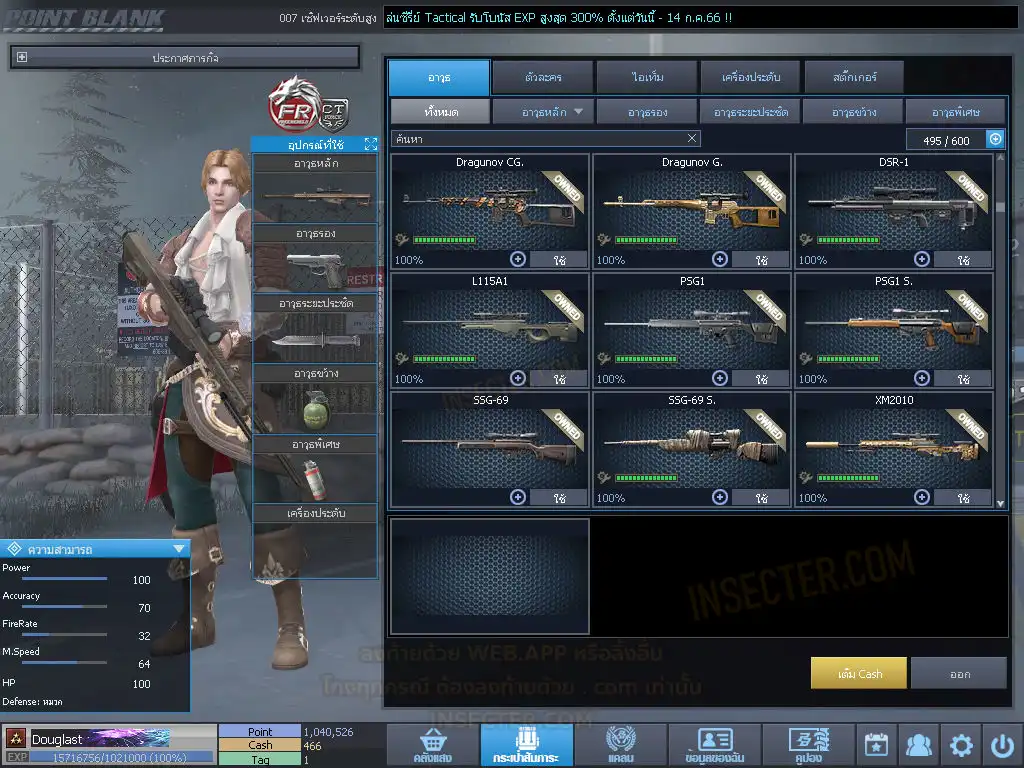The image size is (1024, 768).
Task: Click the power icon to quit
Action: 1002,745
